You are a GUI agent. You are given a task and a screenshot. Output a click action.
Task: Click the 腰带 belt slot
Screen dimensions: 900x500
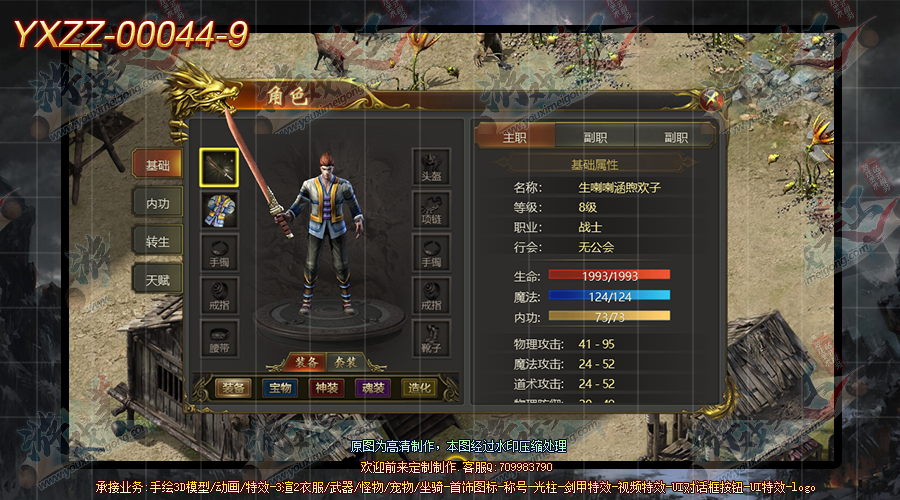219,338
